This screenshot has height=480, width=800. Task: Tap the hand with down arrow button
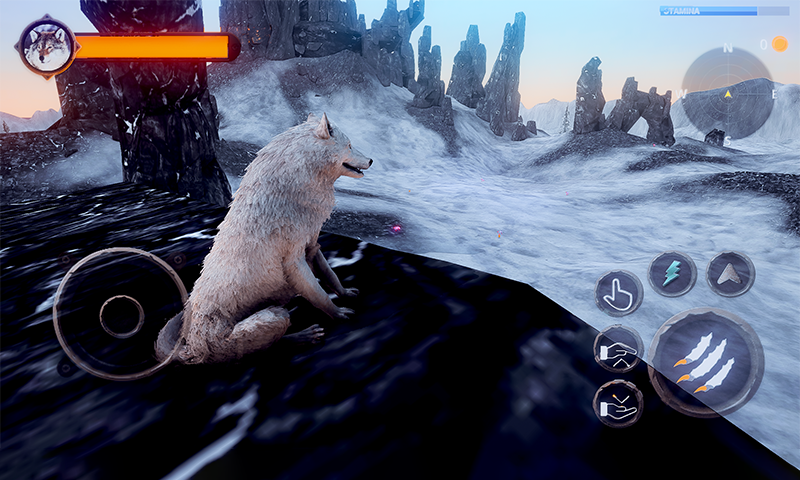tap(618, 403)
